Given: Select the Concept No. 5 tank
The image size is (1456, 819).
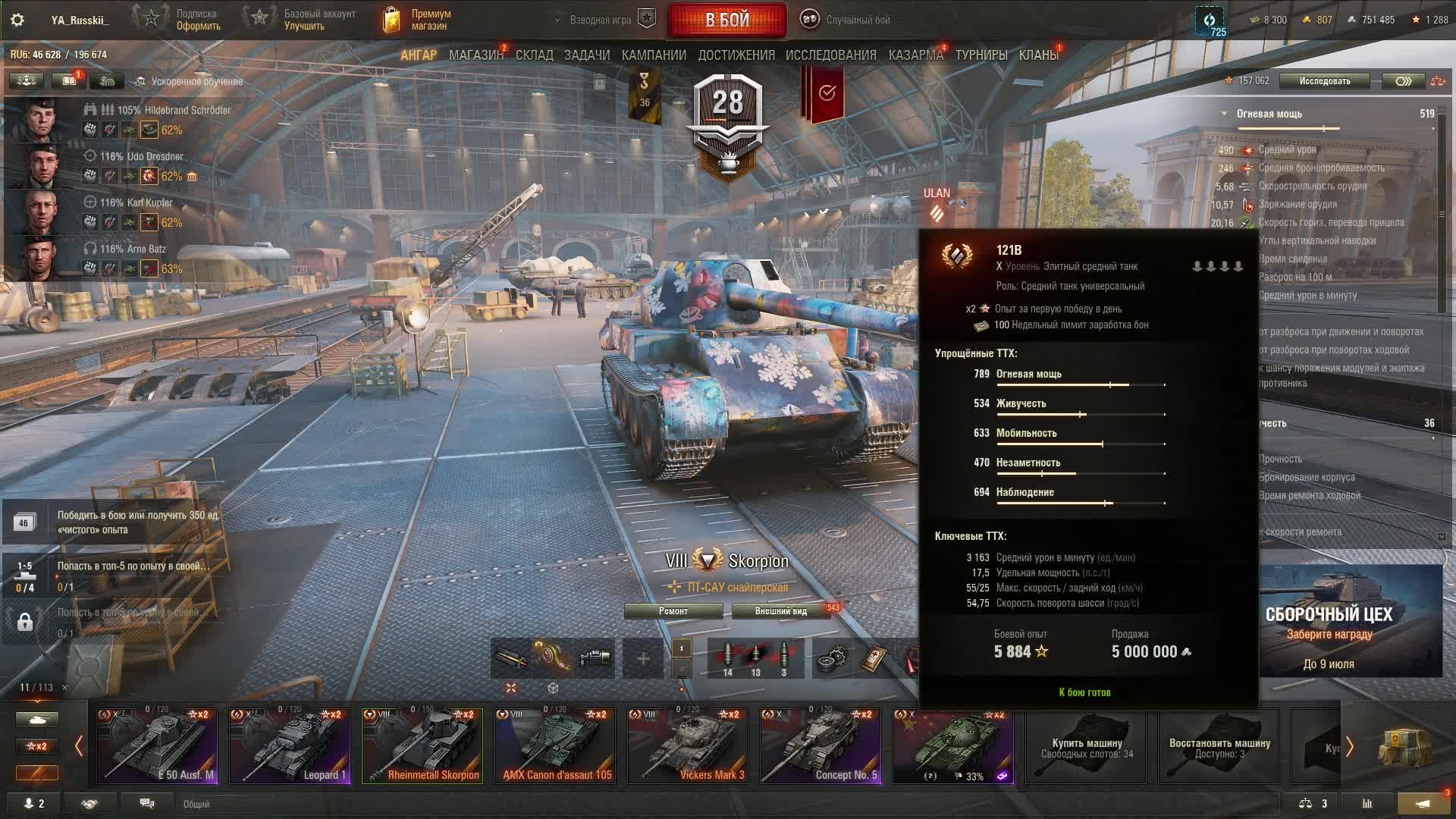Looking at the screenshot, I should click(x=821, y=745).
